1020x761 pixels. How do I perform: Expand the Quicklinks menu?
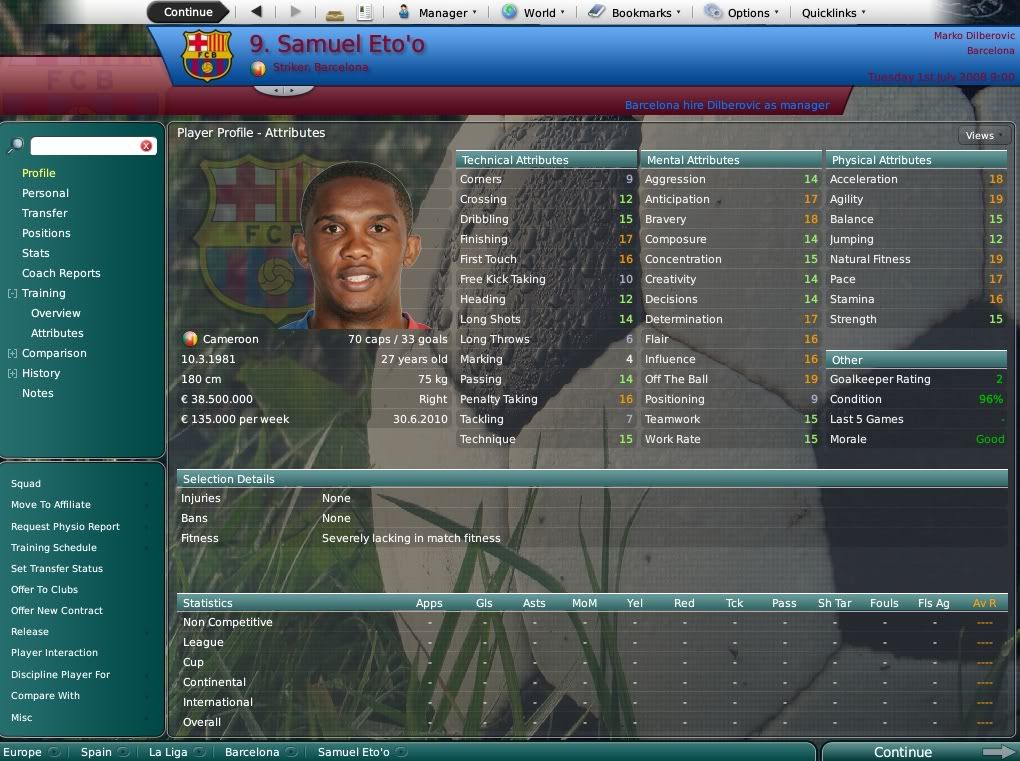tap(834, 13)
